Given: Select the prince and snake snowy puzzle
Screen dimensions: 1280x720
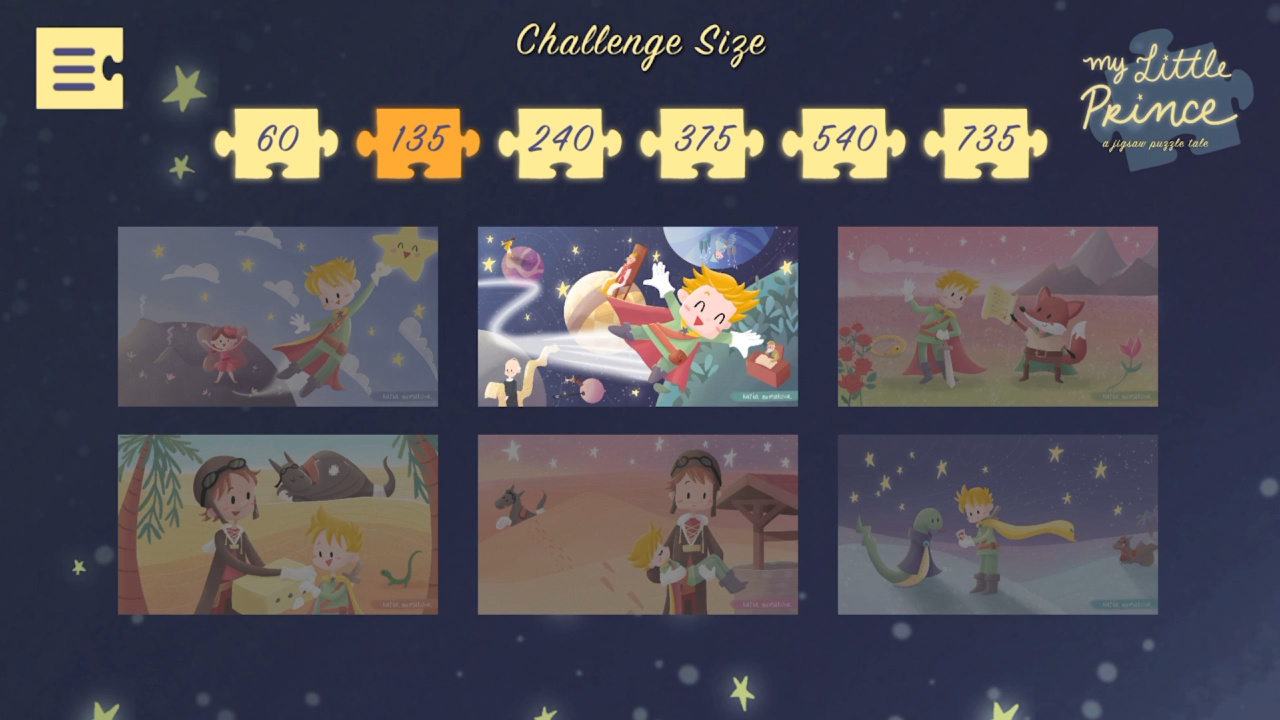Looking at the screenshot, I should point(1000,525).
